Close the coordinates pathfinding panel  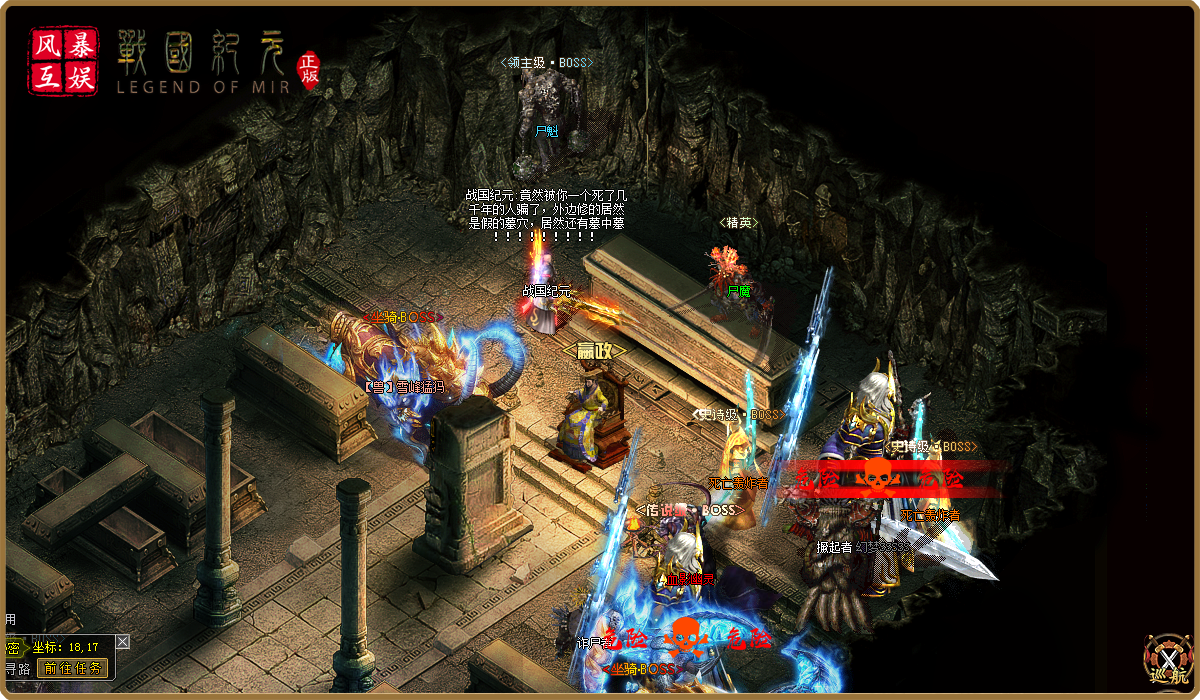tap(122, 641)
